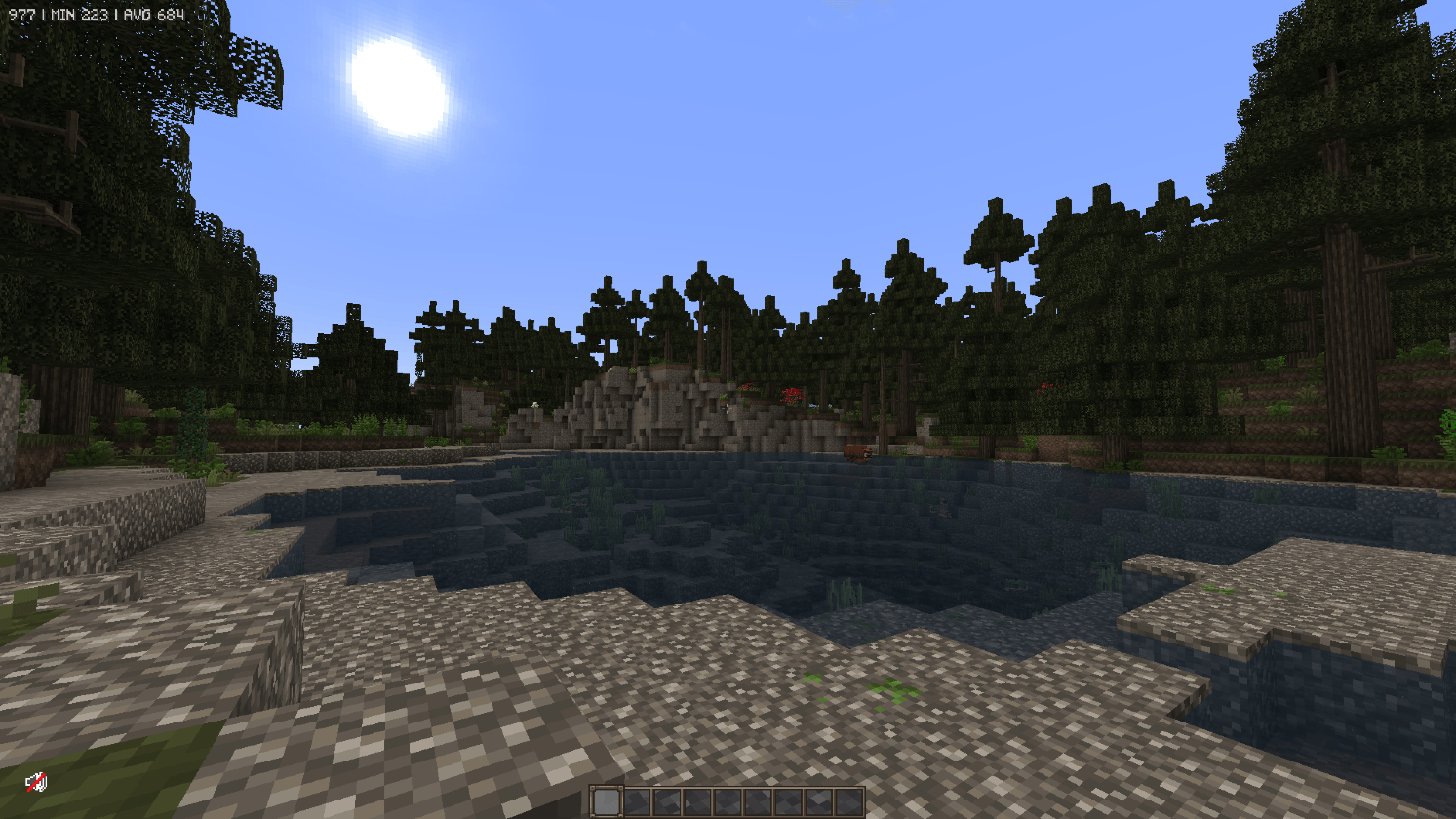This screenshot has width=1456, height=819.
Task: Click the highlighted hotbar slot border
Action: (607, 786)
